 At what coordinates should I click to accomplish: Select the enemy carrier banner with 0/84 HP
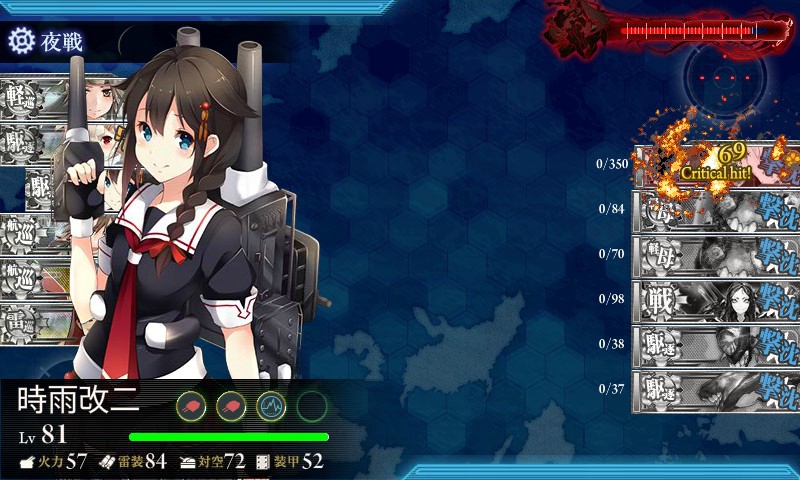click(x=716, y=209)
